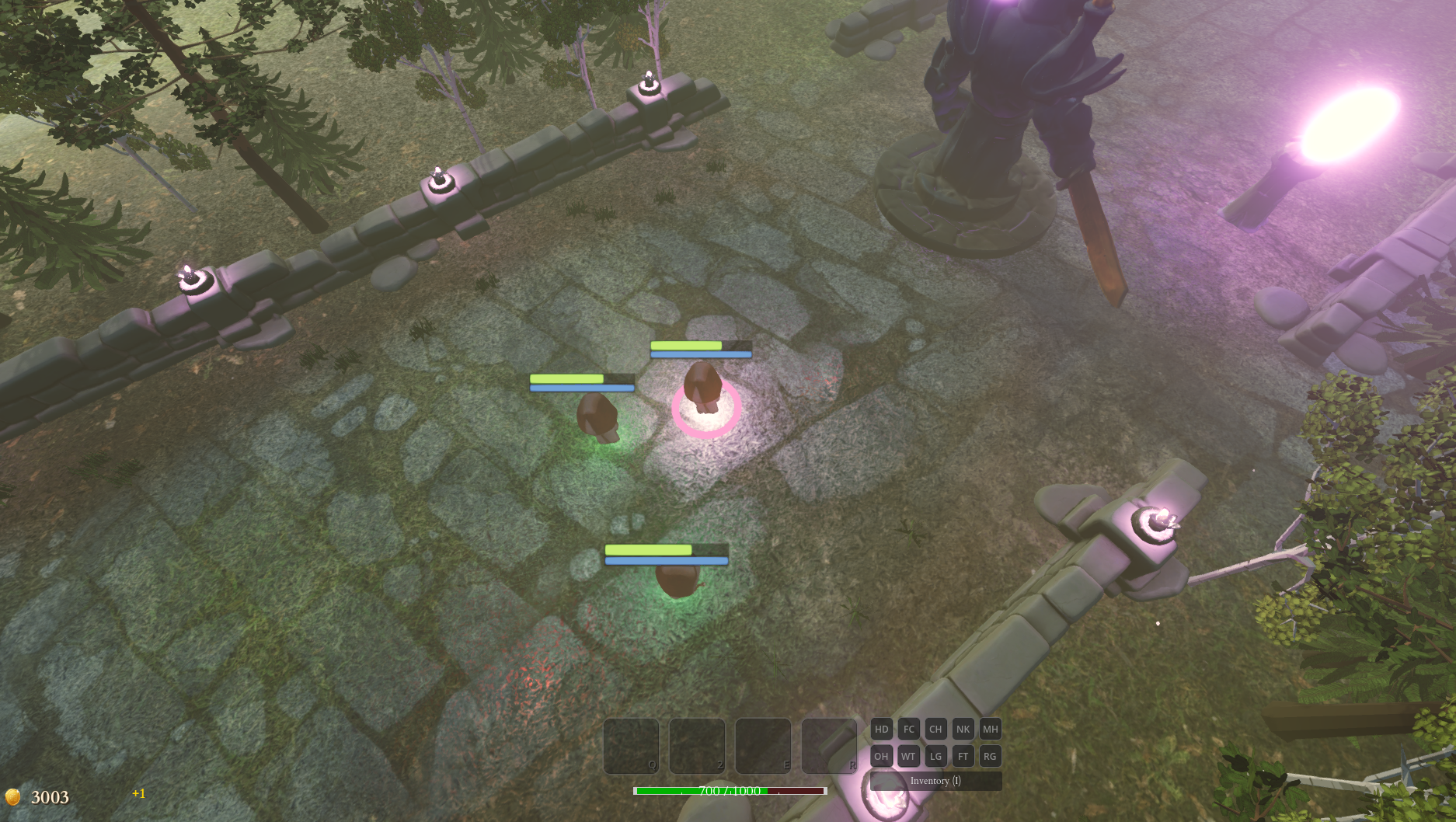Open the Inventory (I) button

pos(935,781)
